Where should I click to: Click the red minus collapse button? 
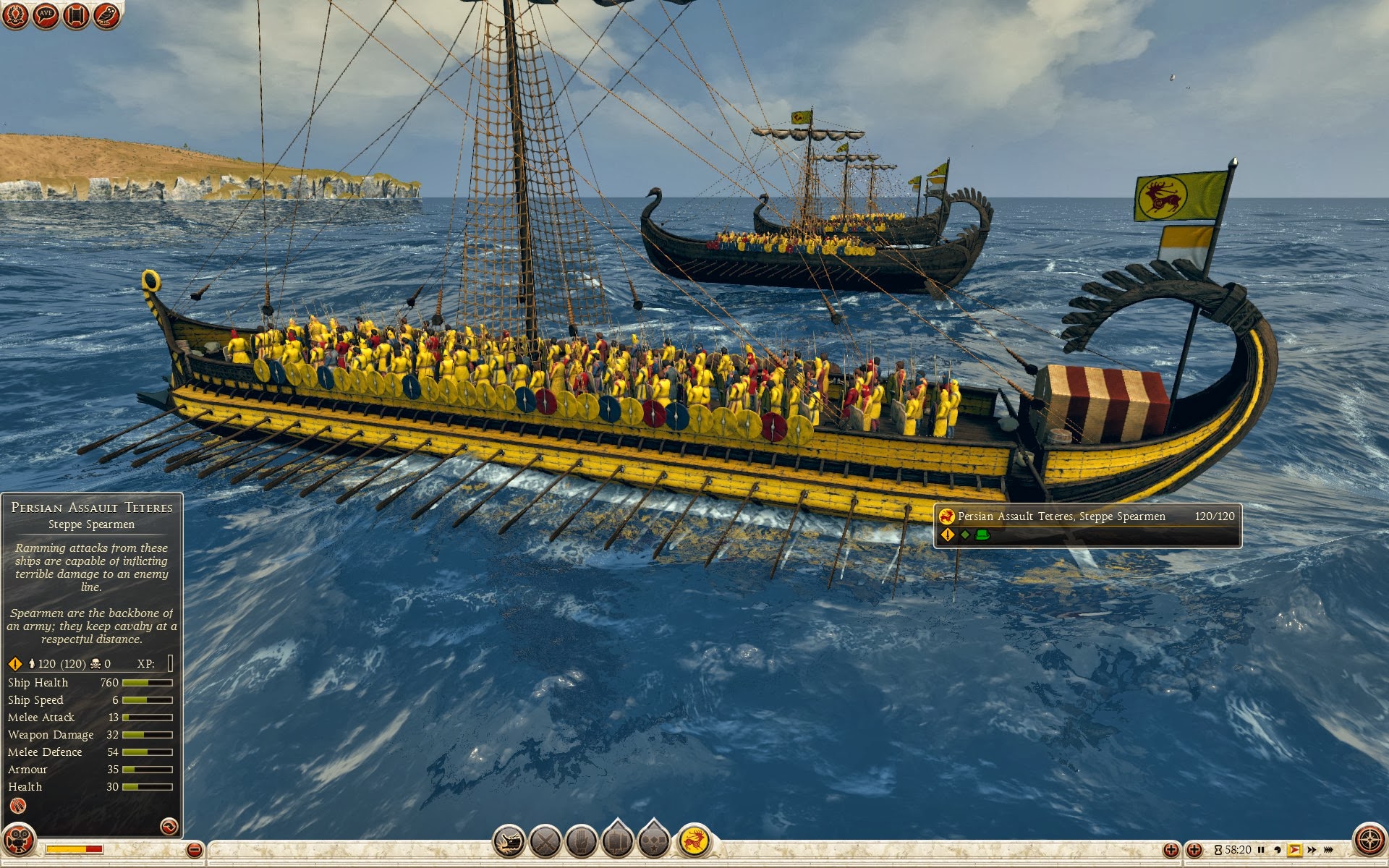click(x=194, y=850)
